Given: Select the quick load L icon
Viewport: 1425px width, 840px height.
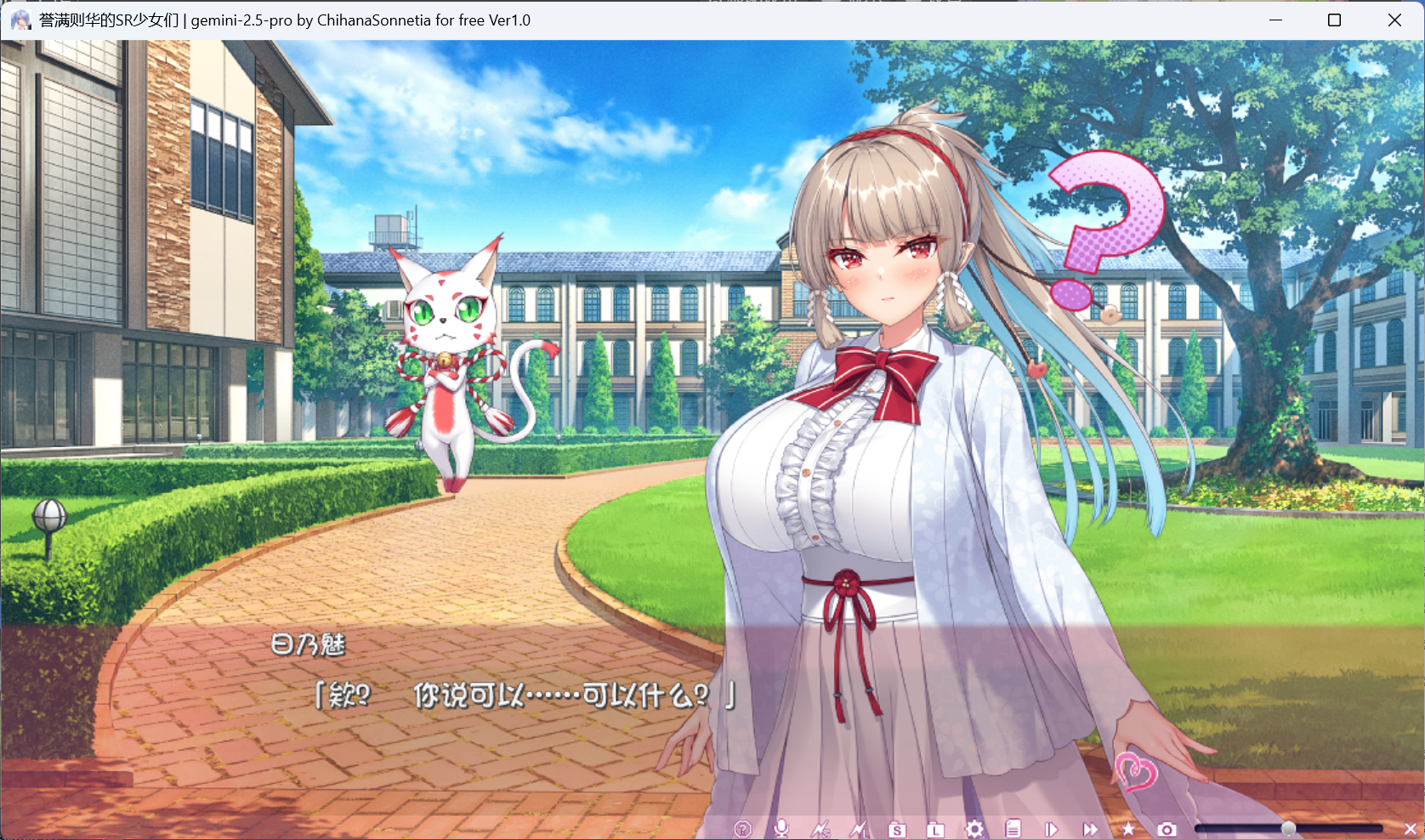Looking at the screenshot, I should tap(936, 827).
